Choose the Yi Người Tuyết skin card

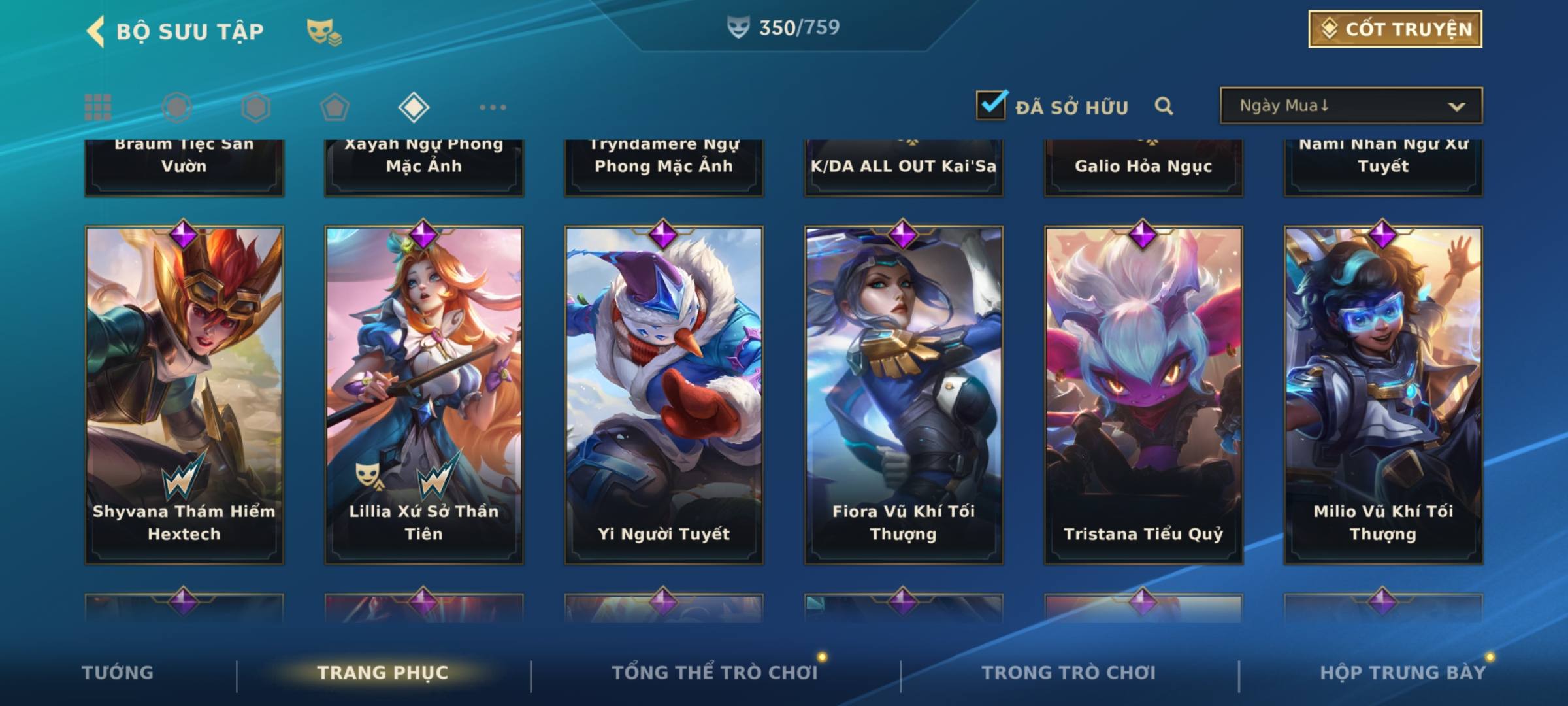pyautogui.click(x=664, y=395)
